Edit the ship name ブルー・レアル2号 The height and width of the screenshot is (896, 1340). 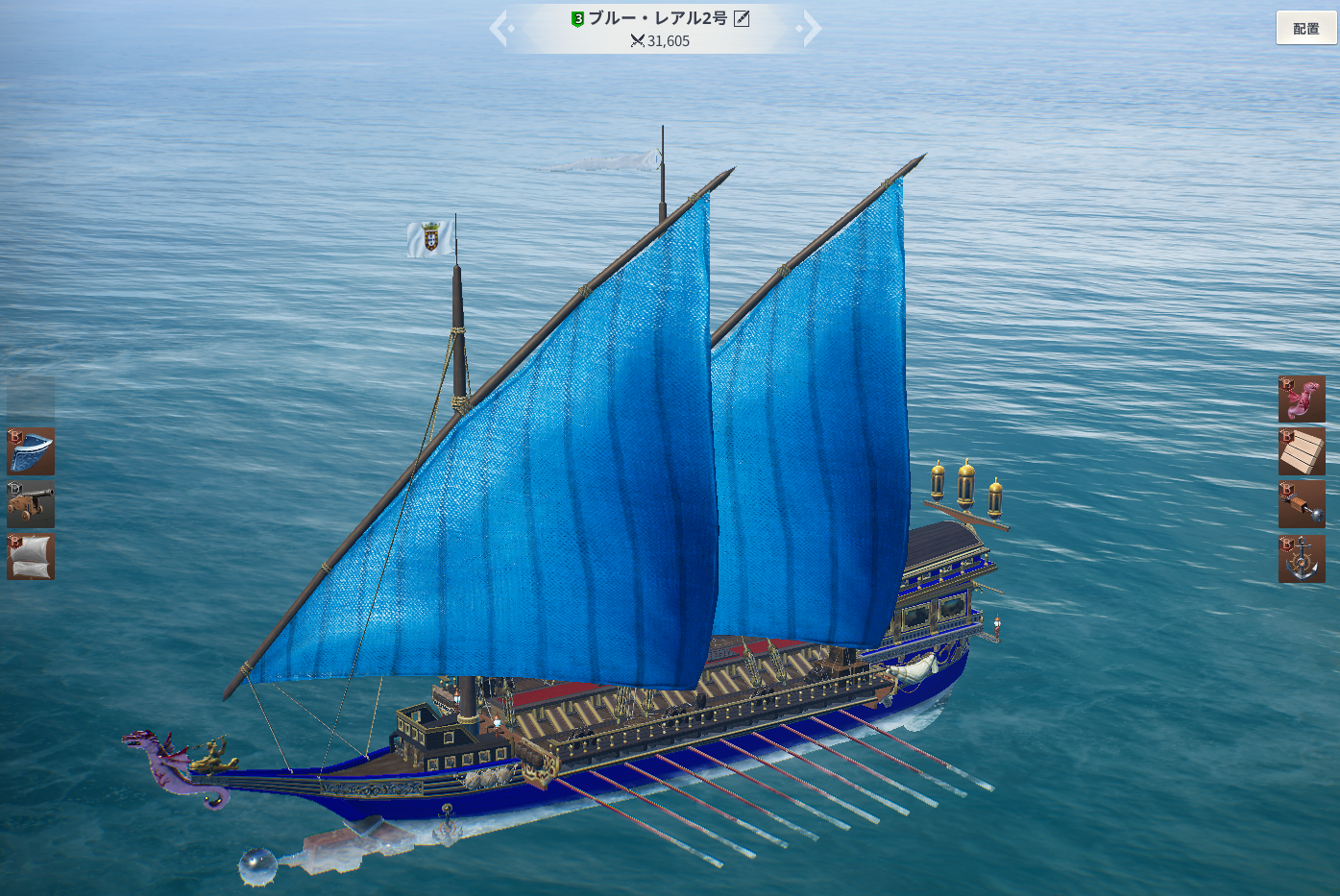(x=742, y=18)
